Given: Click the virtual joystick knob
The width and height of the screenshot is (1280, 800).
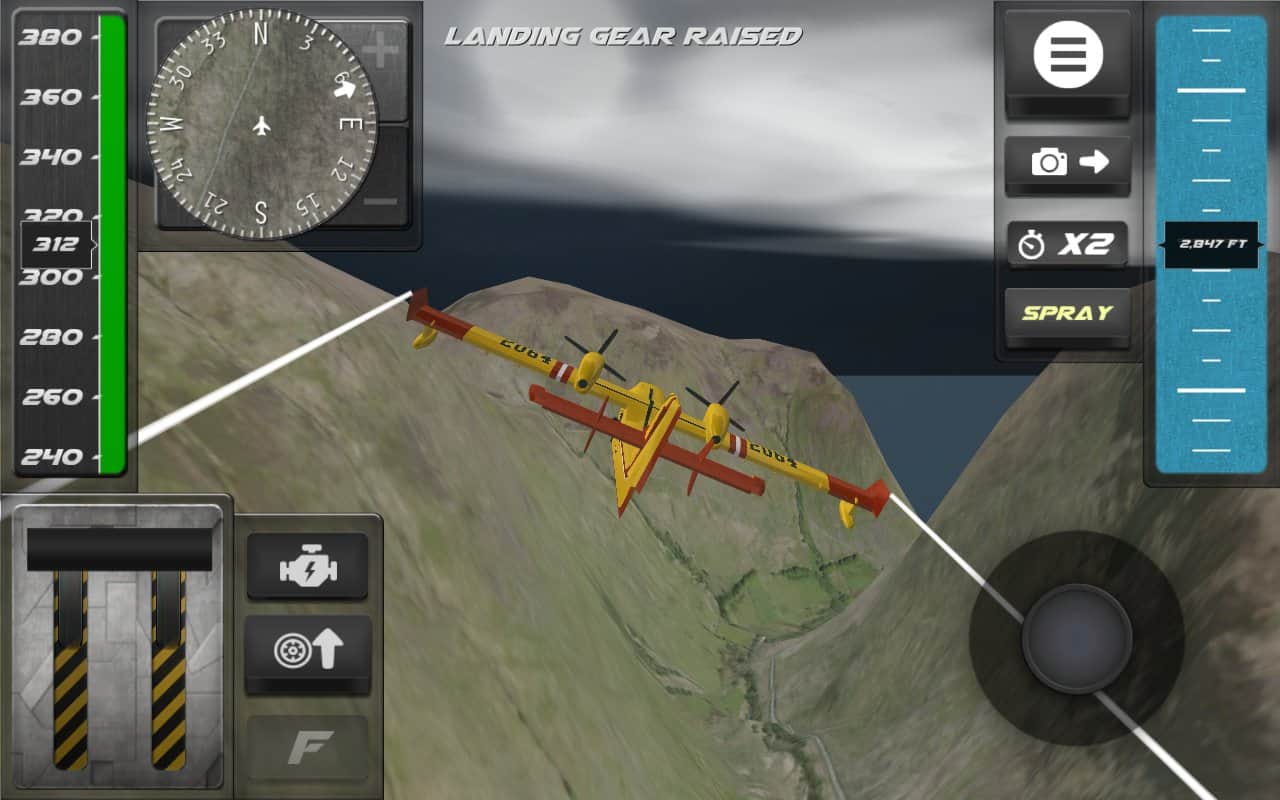Looking at the screenshot, I should pos(1076,638).
